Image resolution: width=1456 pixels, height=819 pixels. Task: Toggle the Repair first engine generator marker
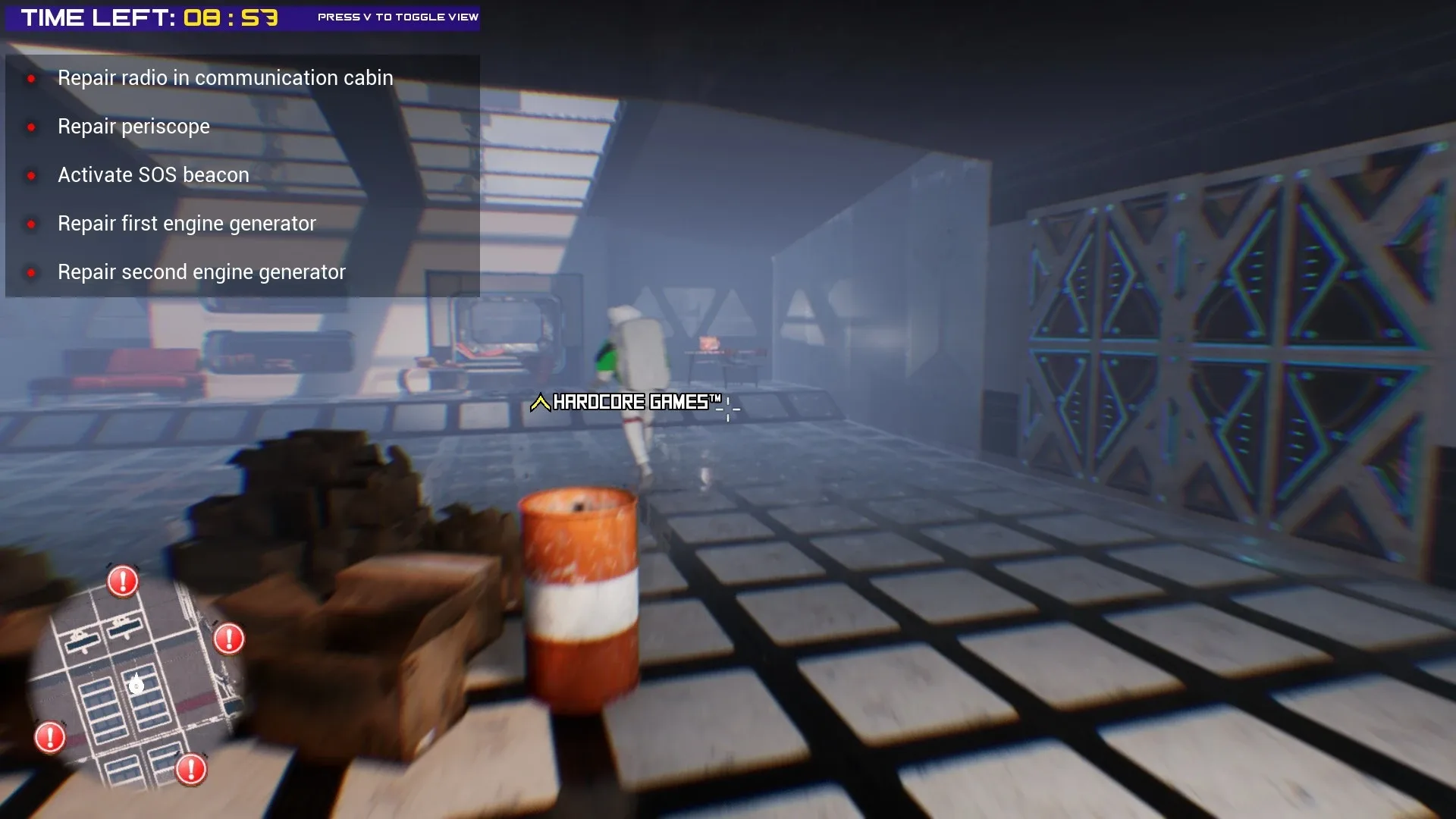31,224
